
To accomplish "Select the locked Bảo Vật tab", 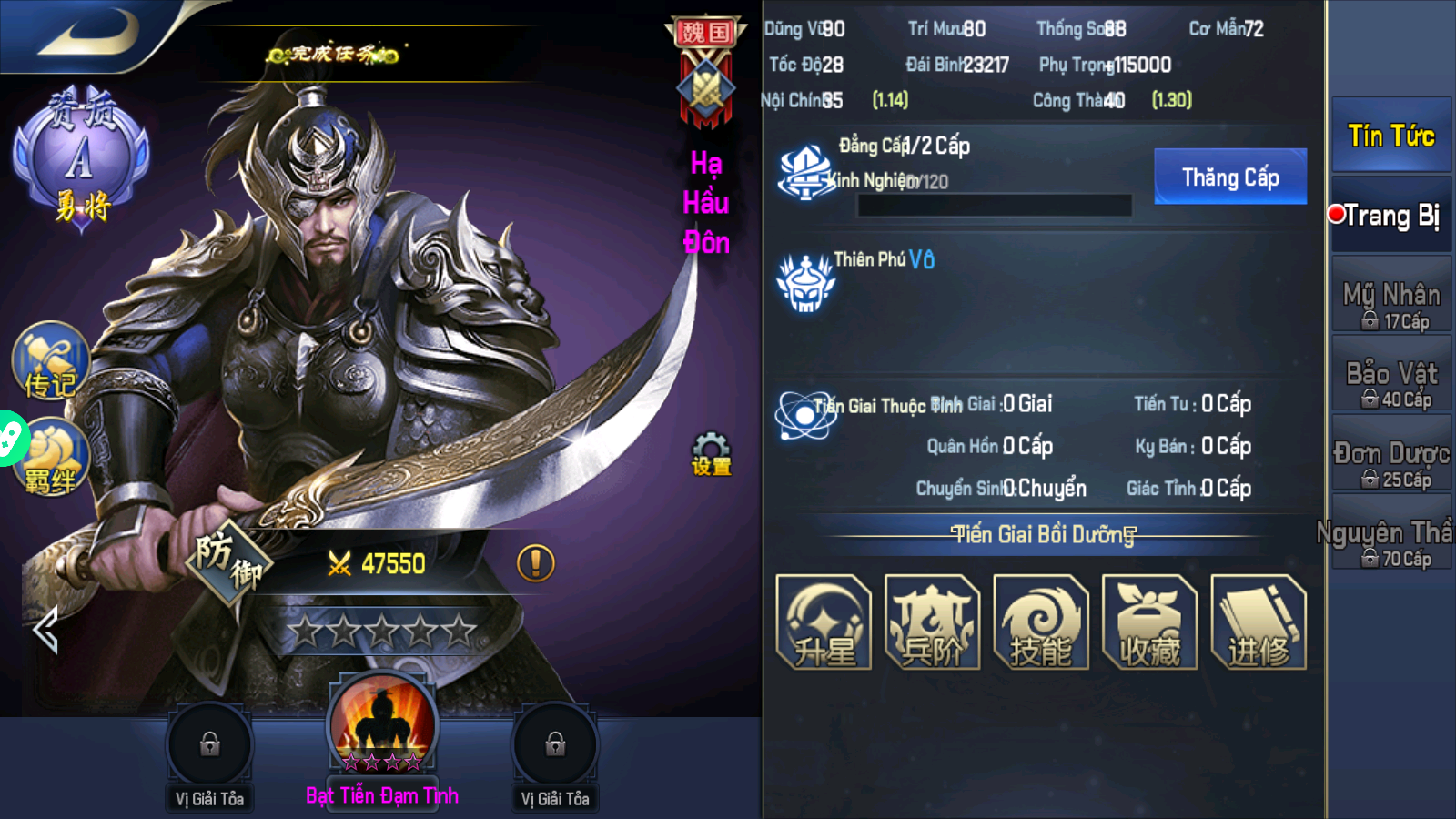I will coord(1390,374).
